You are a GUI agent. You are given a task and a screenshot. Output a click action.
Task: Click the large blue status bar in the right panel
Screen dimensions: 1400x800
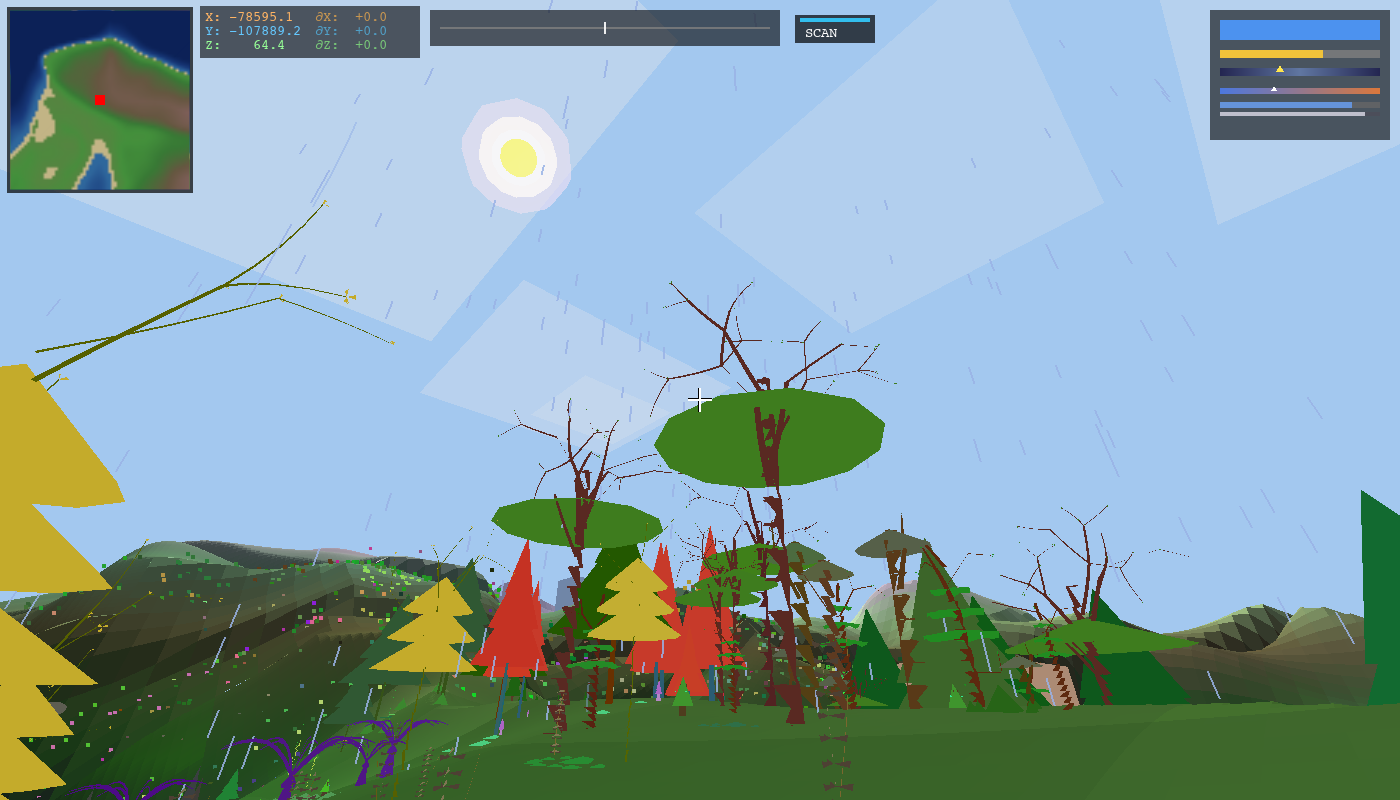pos(1299,32)
